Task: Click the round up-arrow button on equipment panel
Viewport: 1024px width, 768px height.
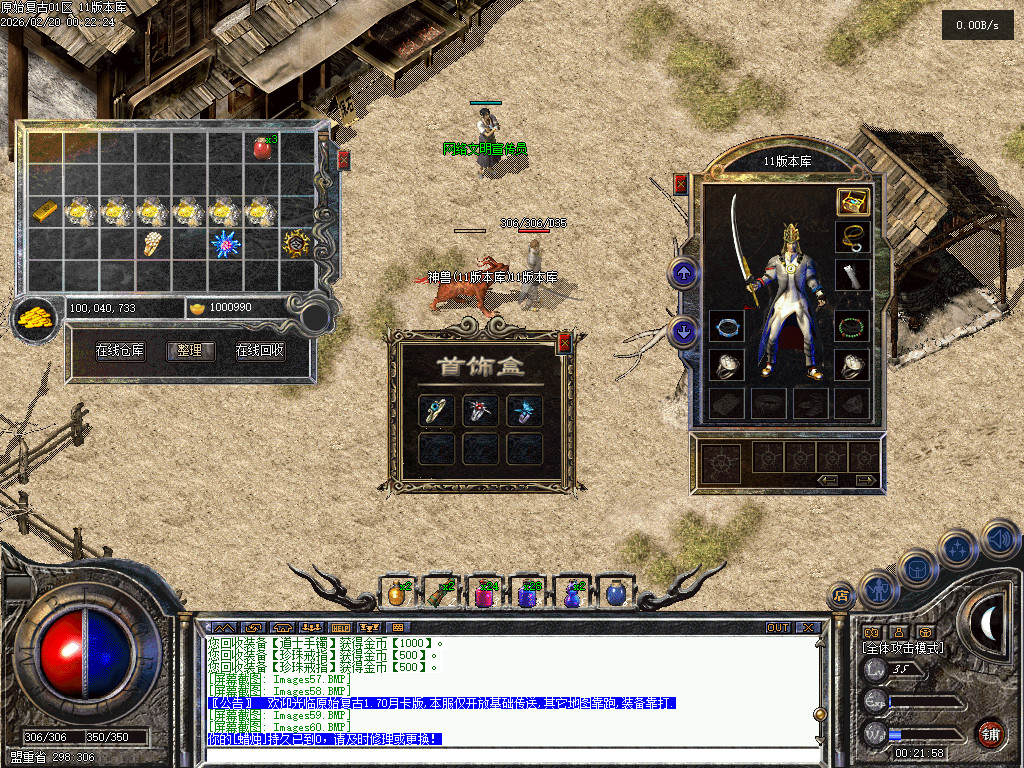Action: (684, 272)
